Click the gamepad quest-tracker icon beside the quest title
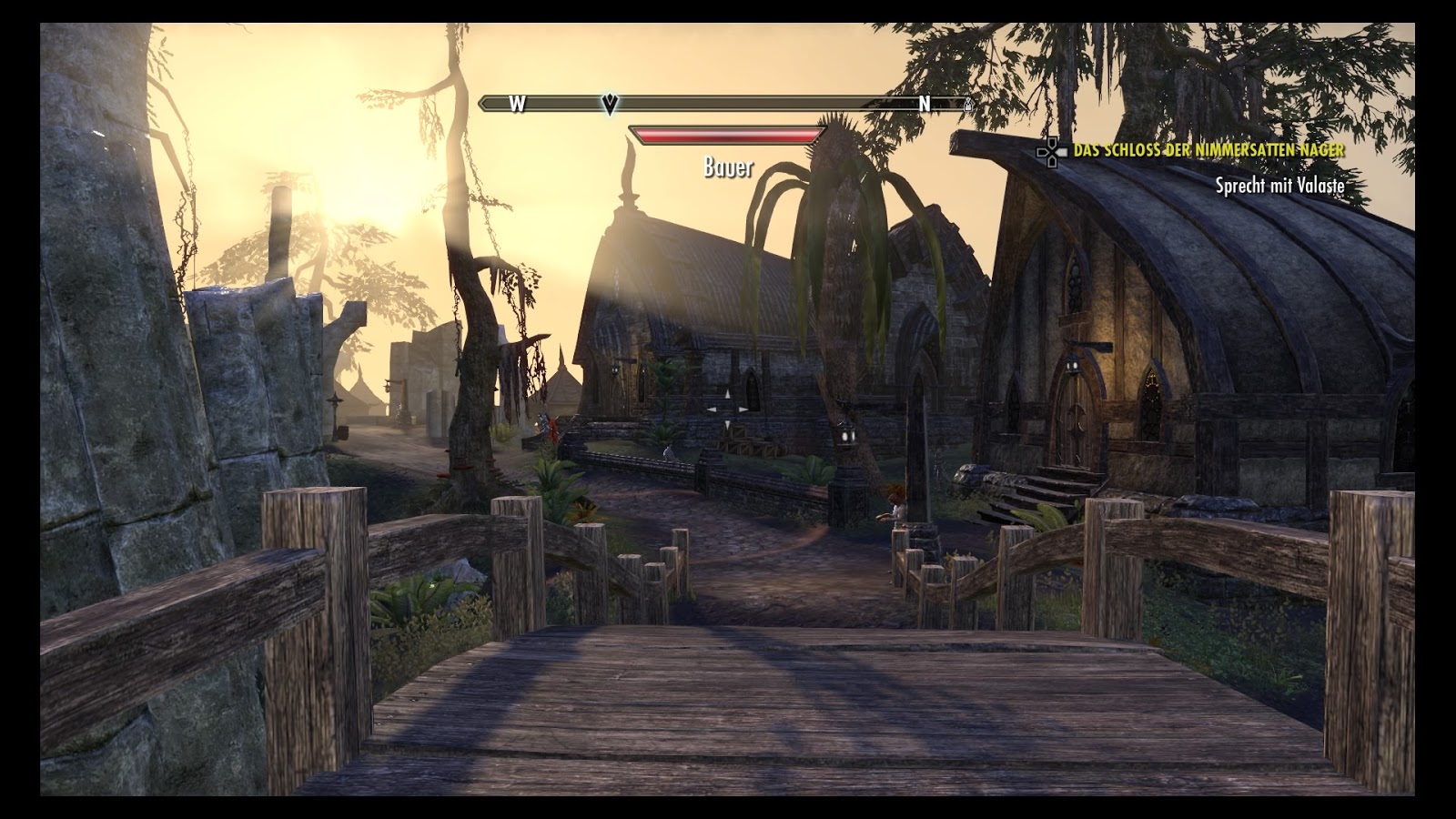This screenshot has height=819, width=1456. [x=1052, y=152]
